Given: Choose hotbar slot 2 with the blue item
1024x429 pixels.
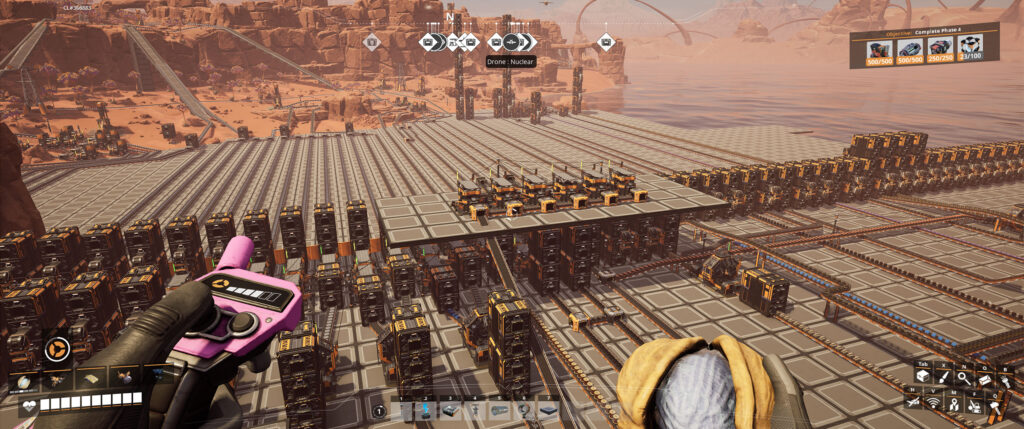Looking at the screenshot, I should click(427, 410).
